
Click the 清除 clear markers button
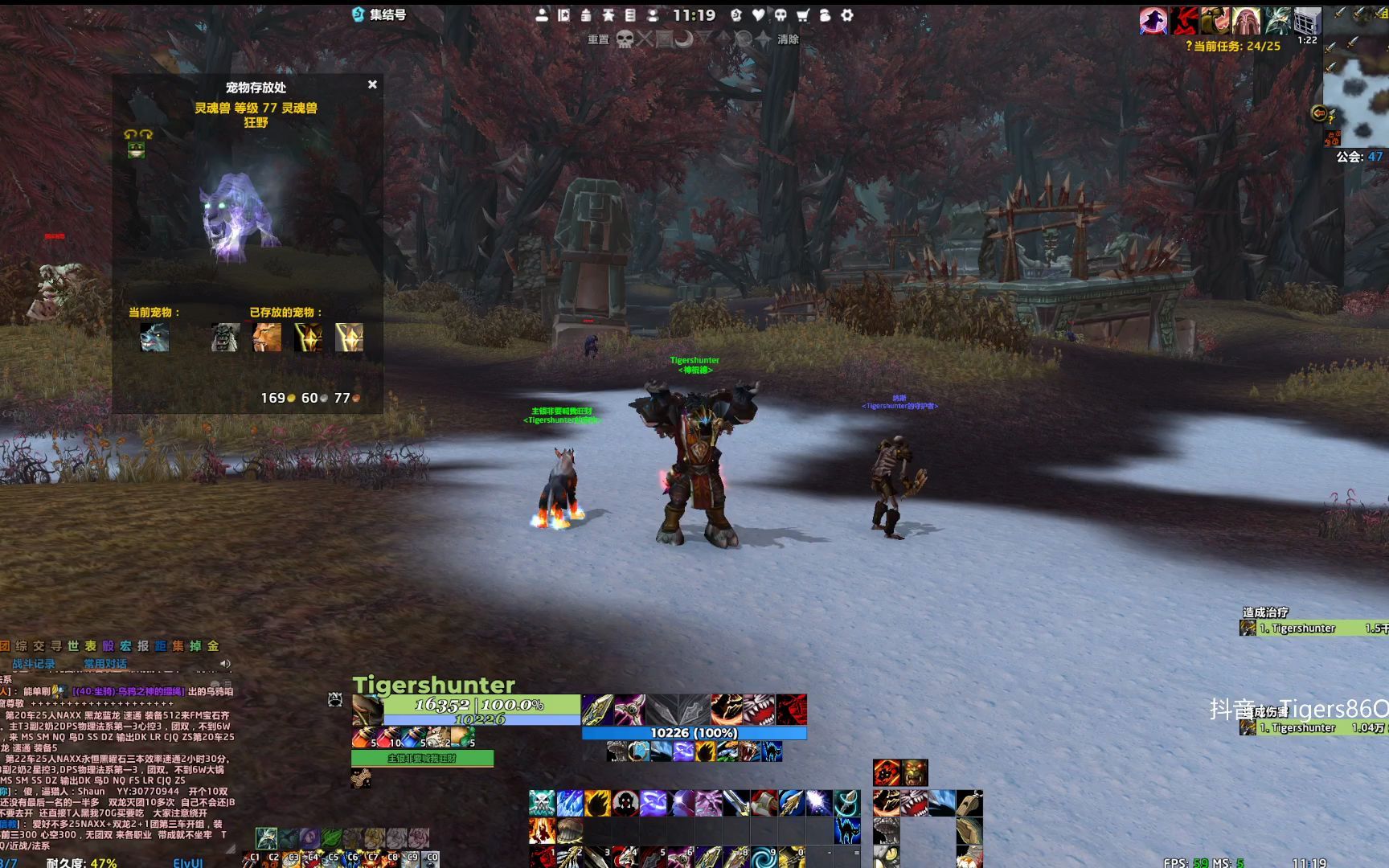coord(788,39)
